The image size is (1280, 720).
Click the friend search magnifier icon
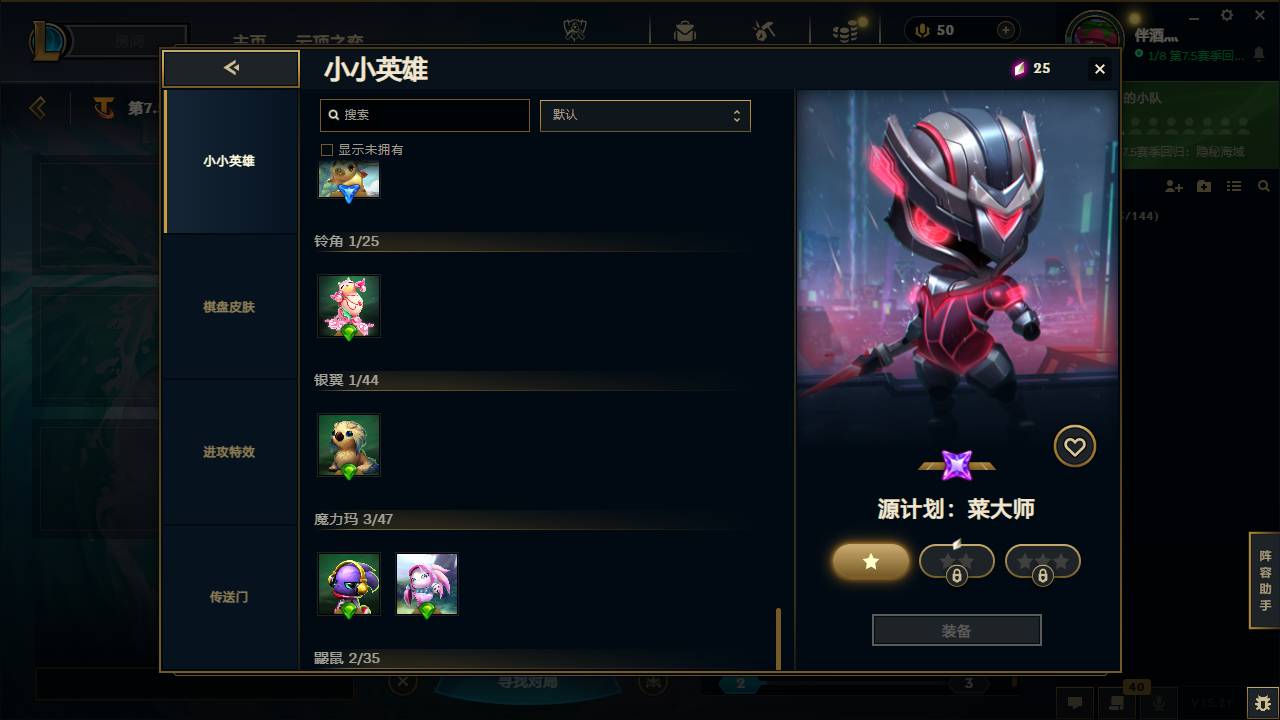click(1262, 186)
